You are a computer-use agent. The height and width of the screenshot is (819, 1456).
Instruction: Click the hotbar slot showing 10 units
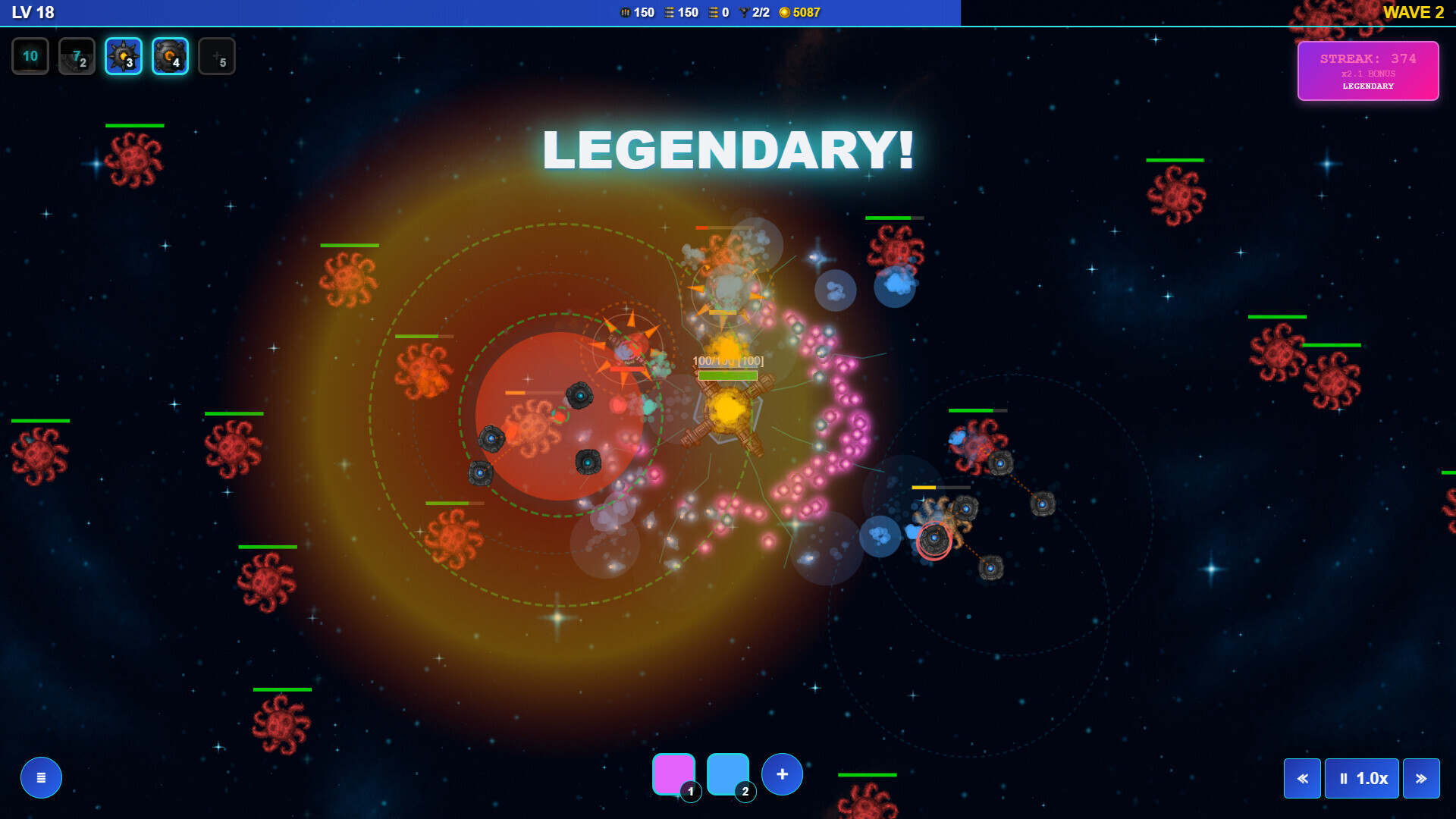[30, 55]
